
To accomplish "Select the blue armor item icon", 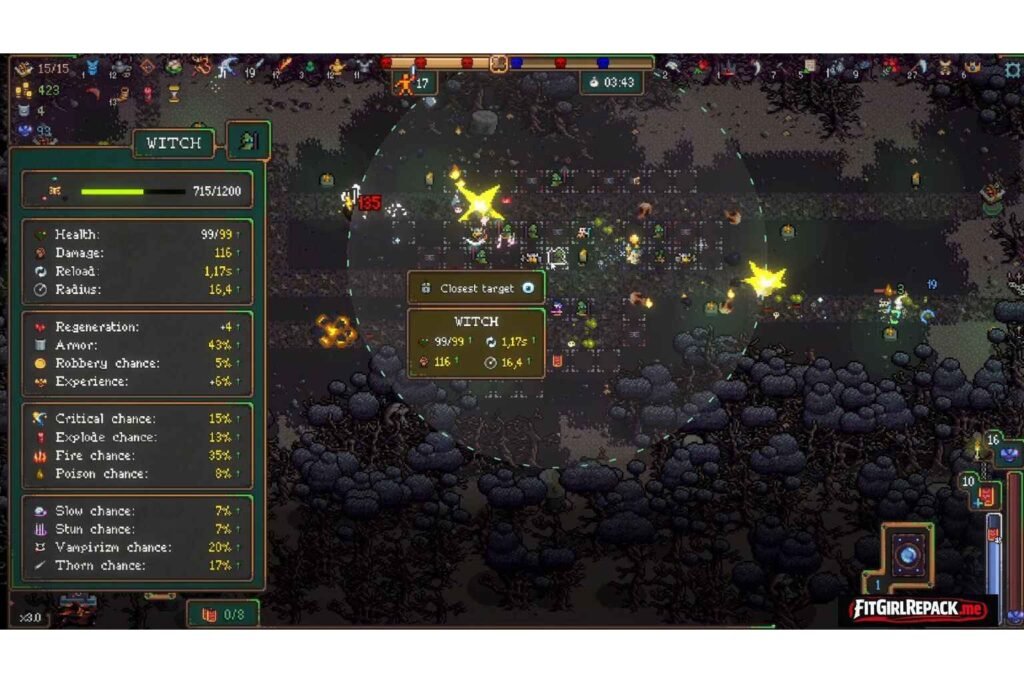I will [93, 68].
